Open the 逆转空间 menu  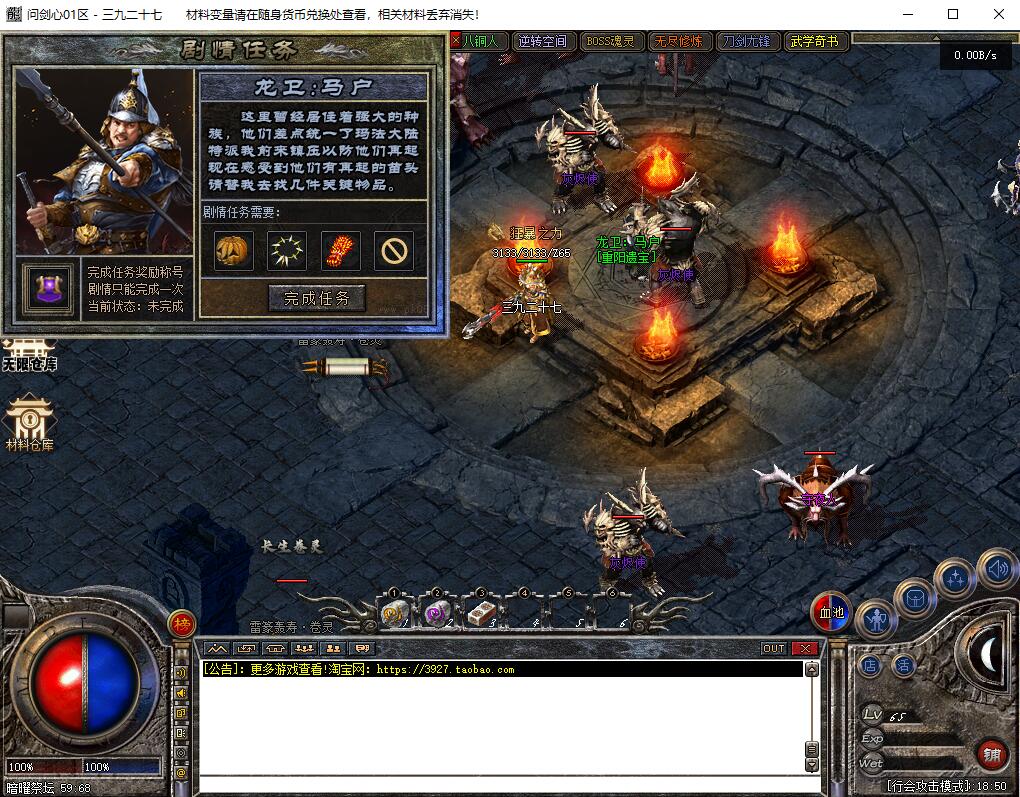543,41
